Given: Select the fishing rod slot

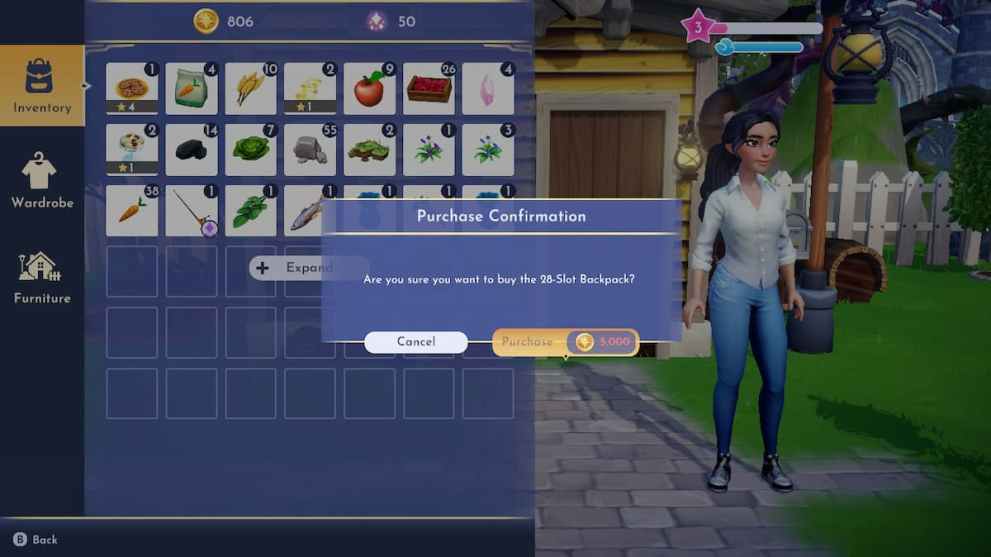Looking at the screenshot, I should 191,211.
